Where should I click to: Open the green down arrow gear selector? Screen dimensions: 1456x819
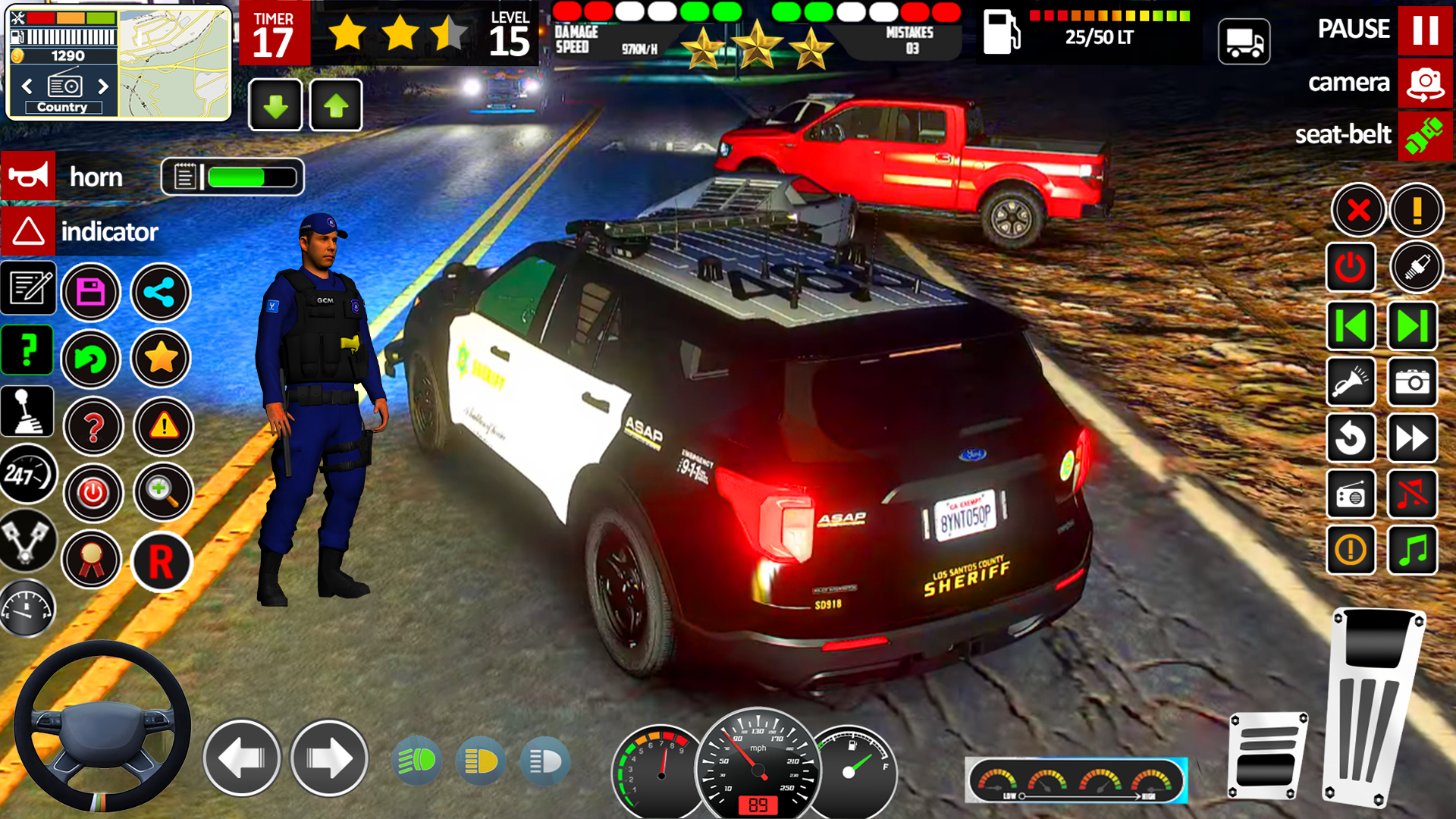pyautogui.click(x=275, y=105)
